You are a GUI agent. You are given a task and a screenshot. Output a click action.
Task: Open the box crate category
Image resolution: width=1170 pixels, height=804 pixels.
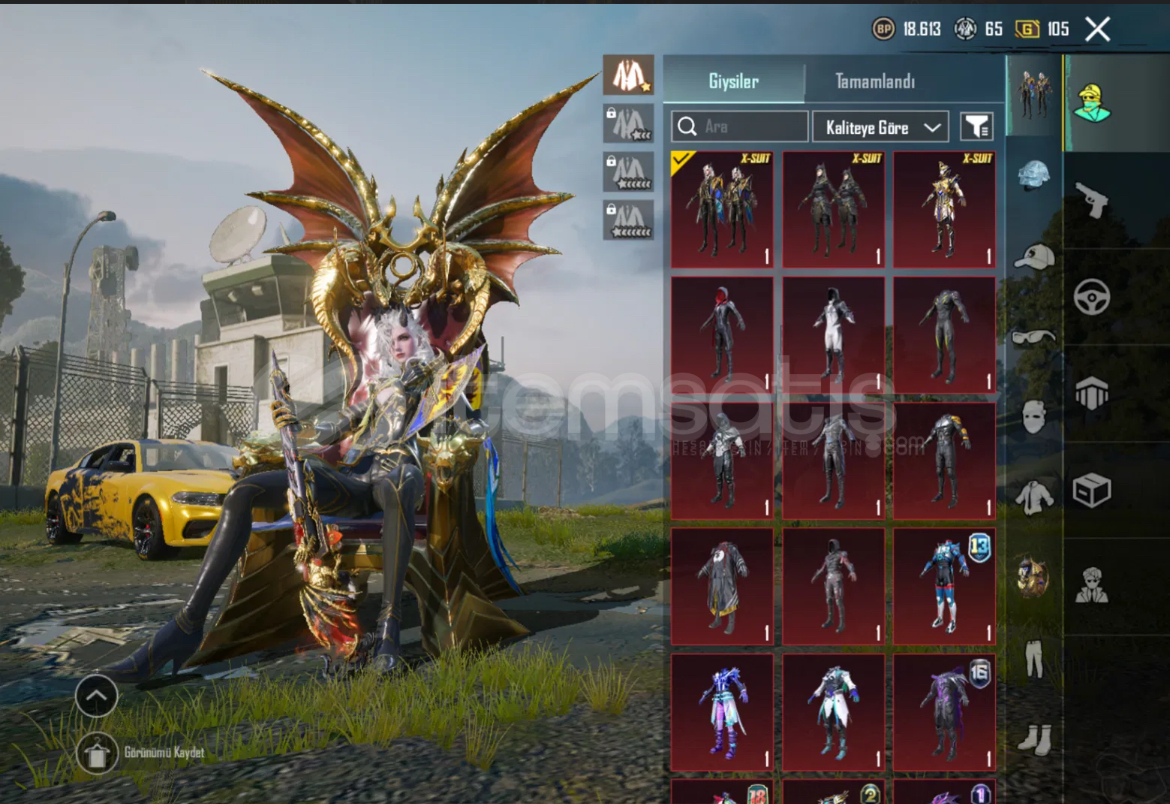(1091, 490)
